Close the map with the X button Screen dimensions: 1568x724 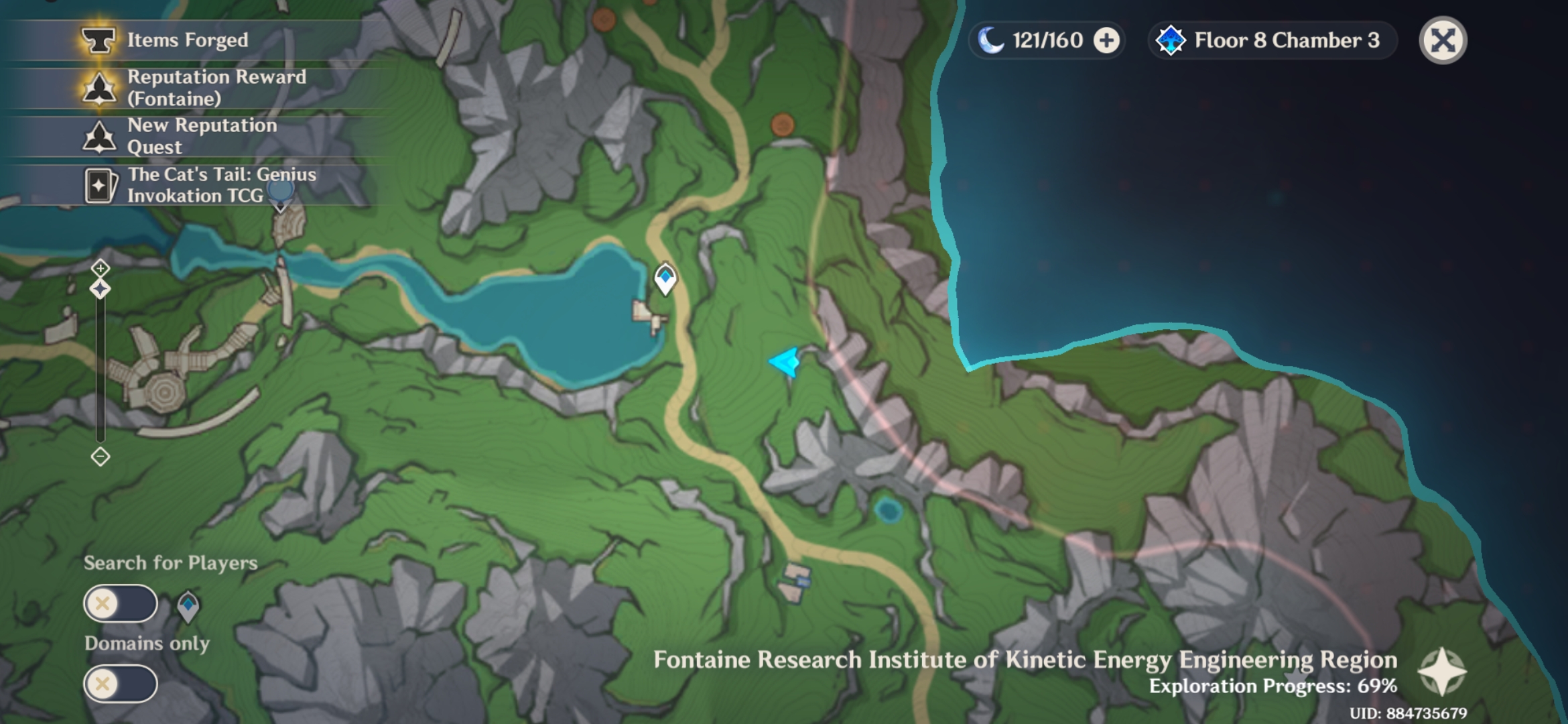tap(1442, 42)
